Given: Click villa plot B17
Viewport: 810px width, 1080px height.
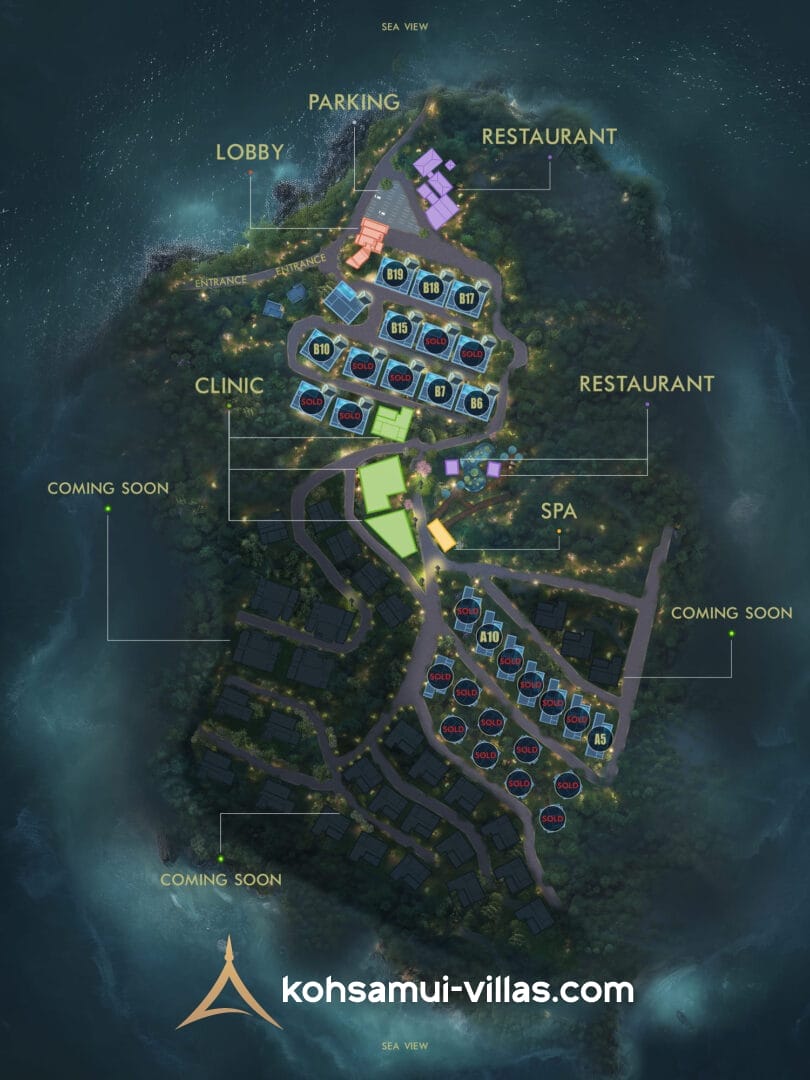Looking at the screenshot, I should (466, 298).
